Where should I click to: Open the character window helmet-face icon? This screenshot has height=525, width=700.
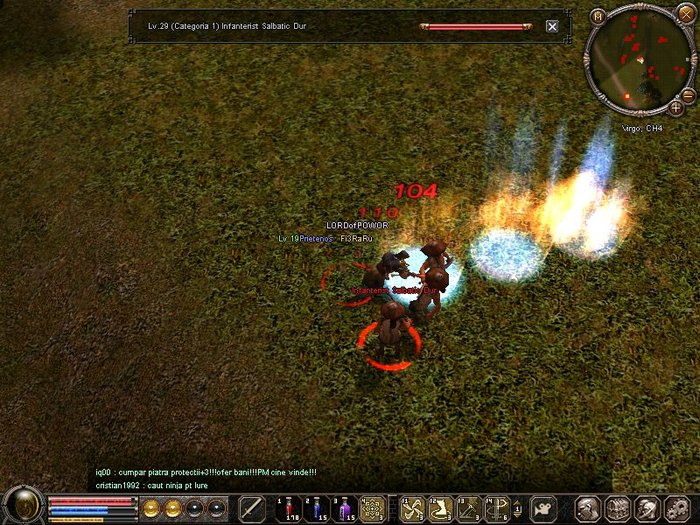pyautogui.click(x=588, y=508)
